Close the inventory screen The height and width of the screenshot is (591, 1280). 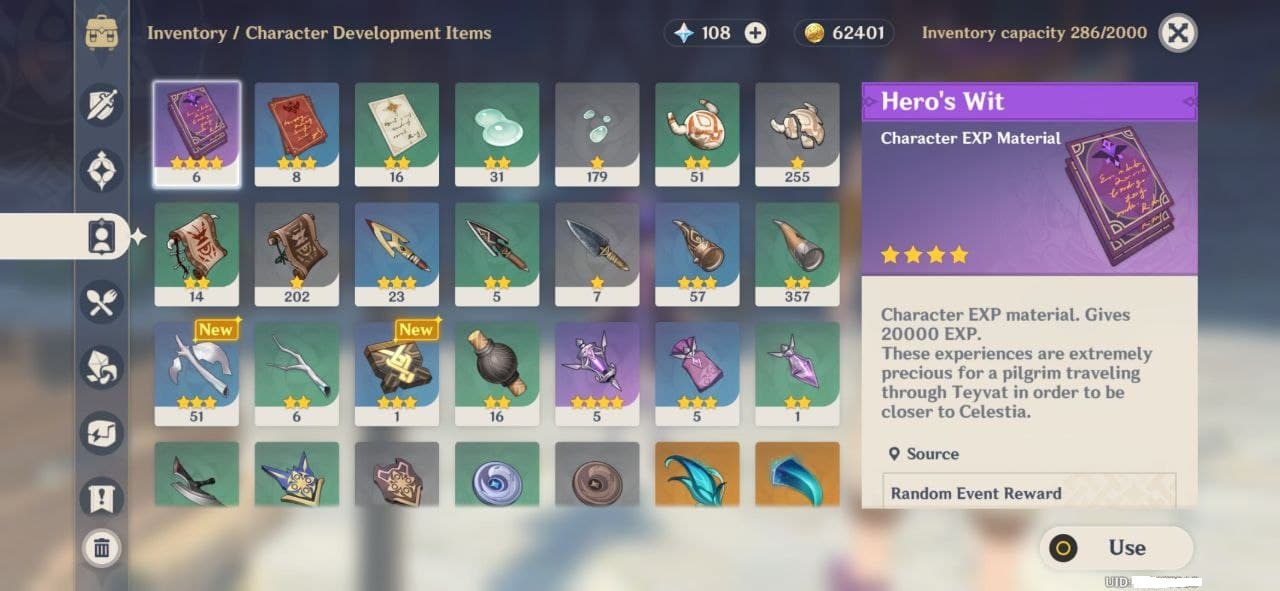click(1178, 33)
